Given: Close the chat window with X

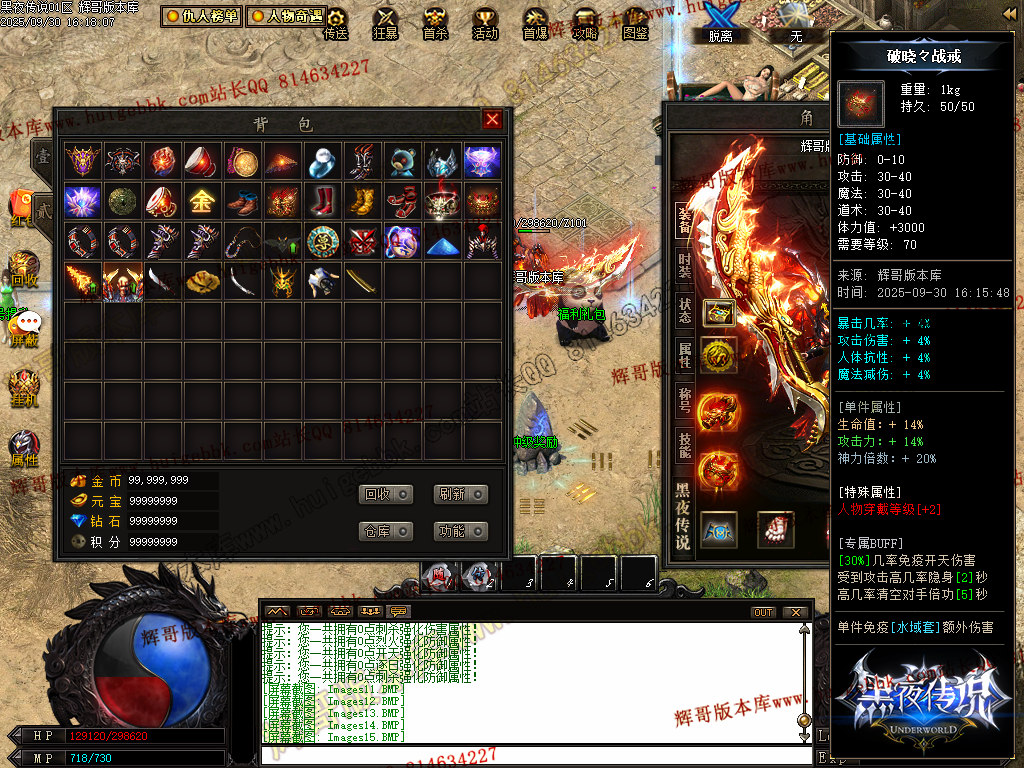Looking at the screenshot, I should point(795,612).
